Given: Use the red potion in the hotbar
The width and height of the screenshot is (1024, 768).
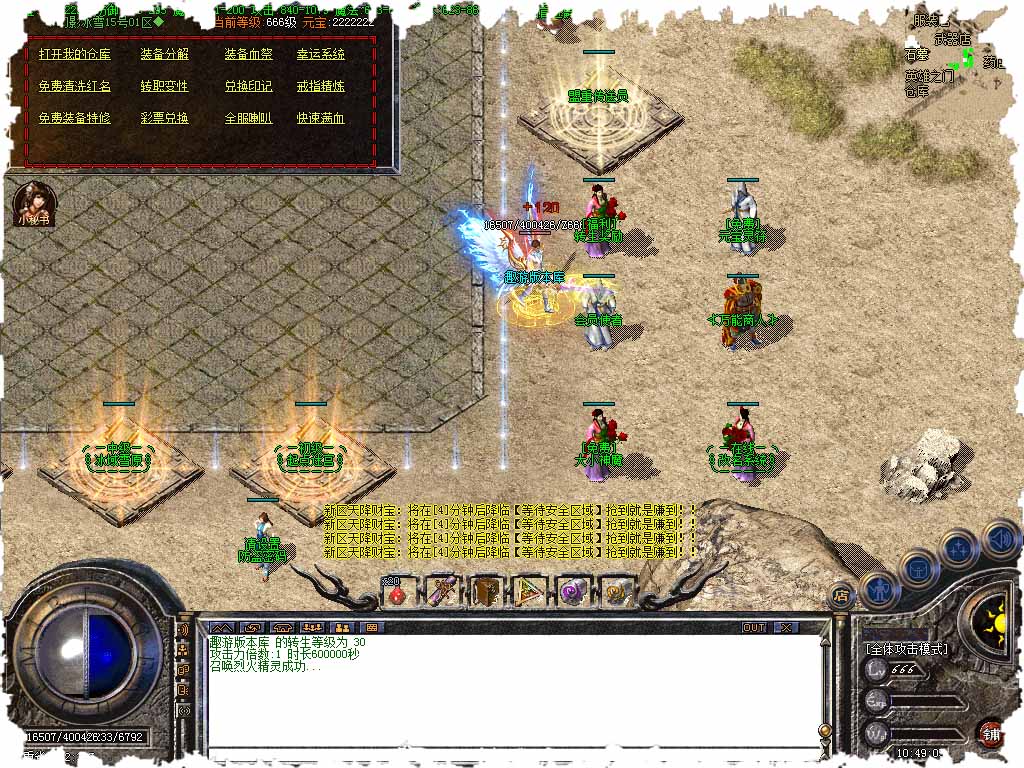Looking at the screenshot, I should click(x=397, y=593).
